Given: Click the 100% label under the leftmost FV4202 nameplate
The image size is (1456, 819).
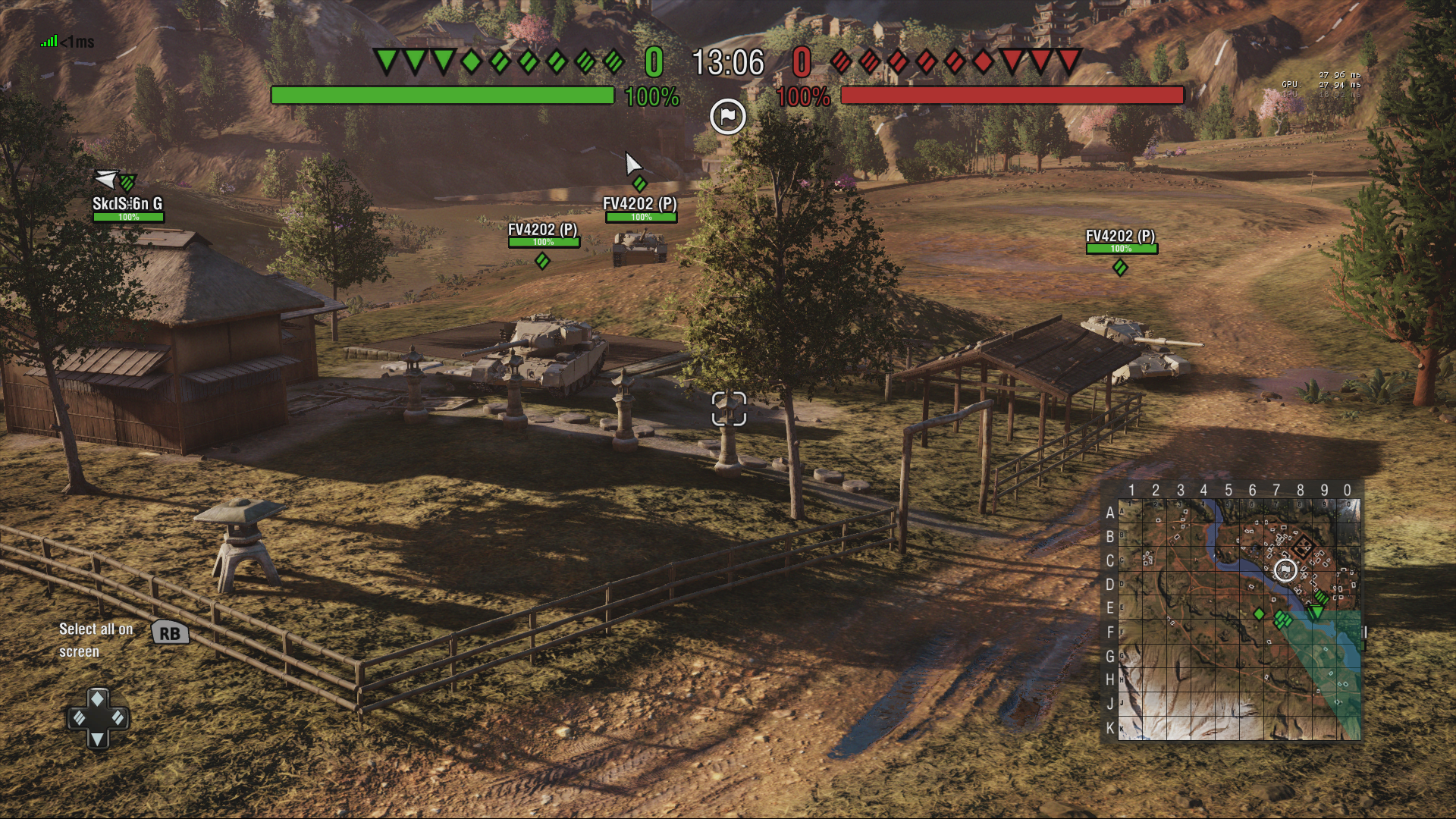Looking at the screenshot, I should (543, 243).
